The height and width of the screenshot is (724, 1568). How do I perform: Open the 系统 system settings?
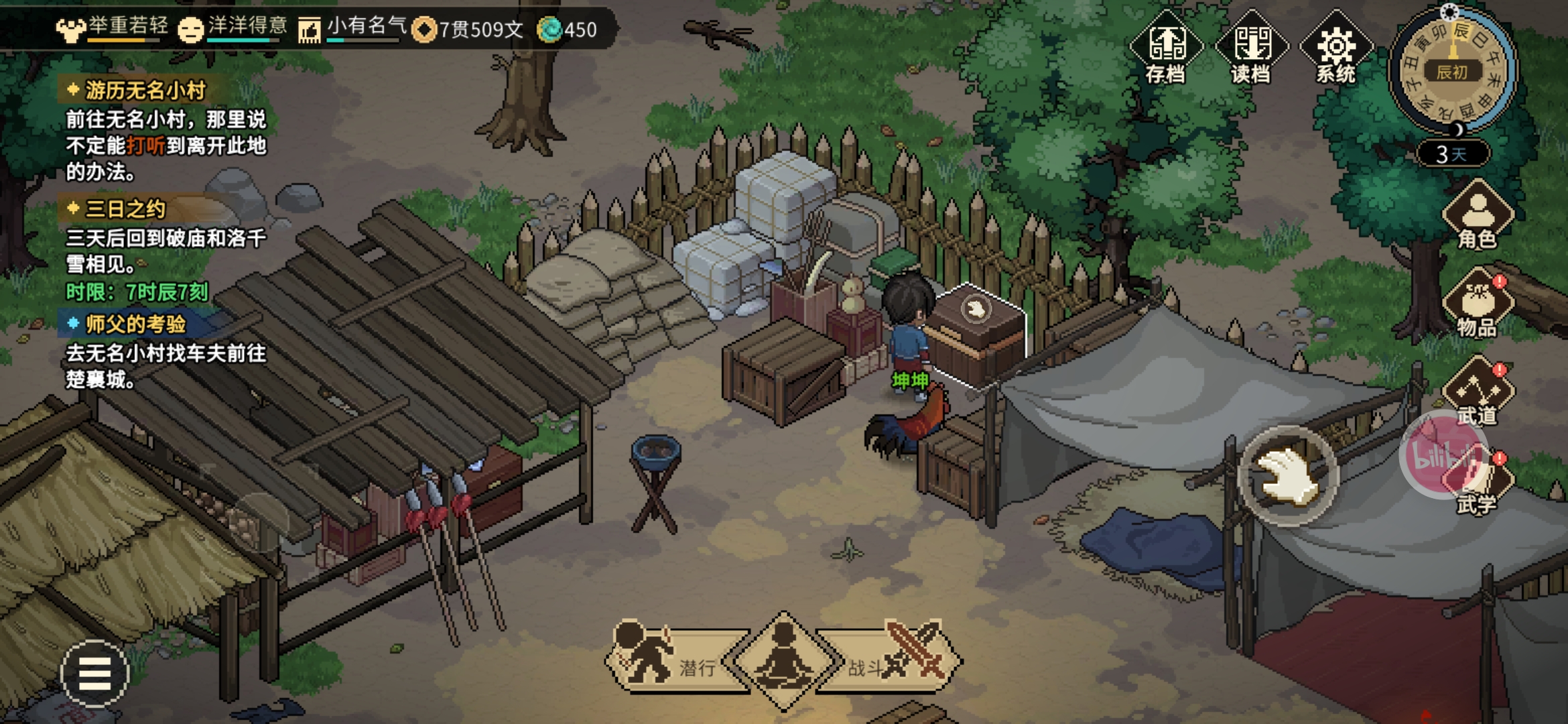click(1335, 48)
